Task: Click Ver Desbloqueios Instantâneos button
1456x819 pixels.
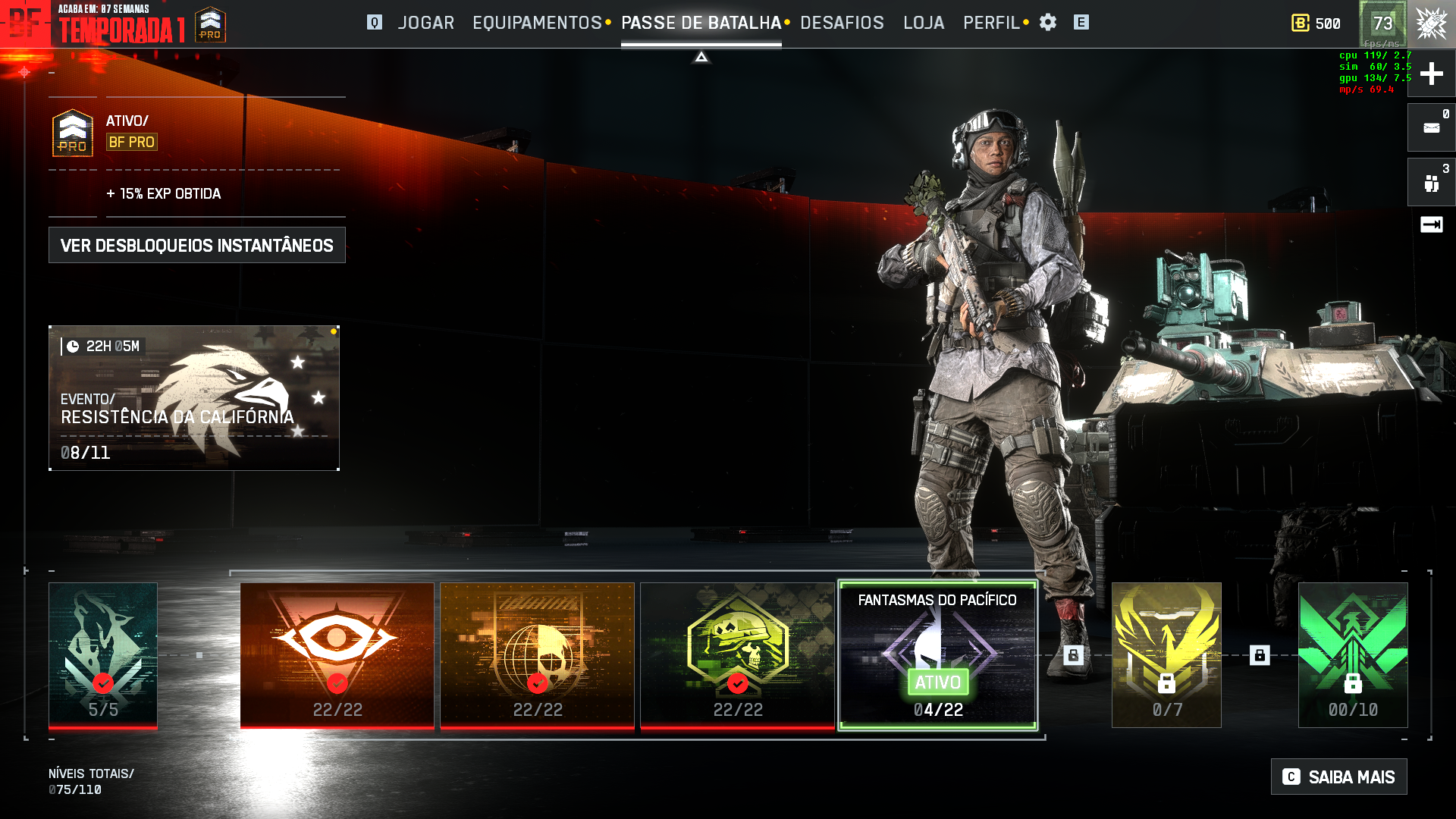Action: (197, 245)
